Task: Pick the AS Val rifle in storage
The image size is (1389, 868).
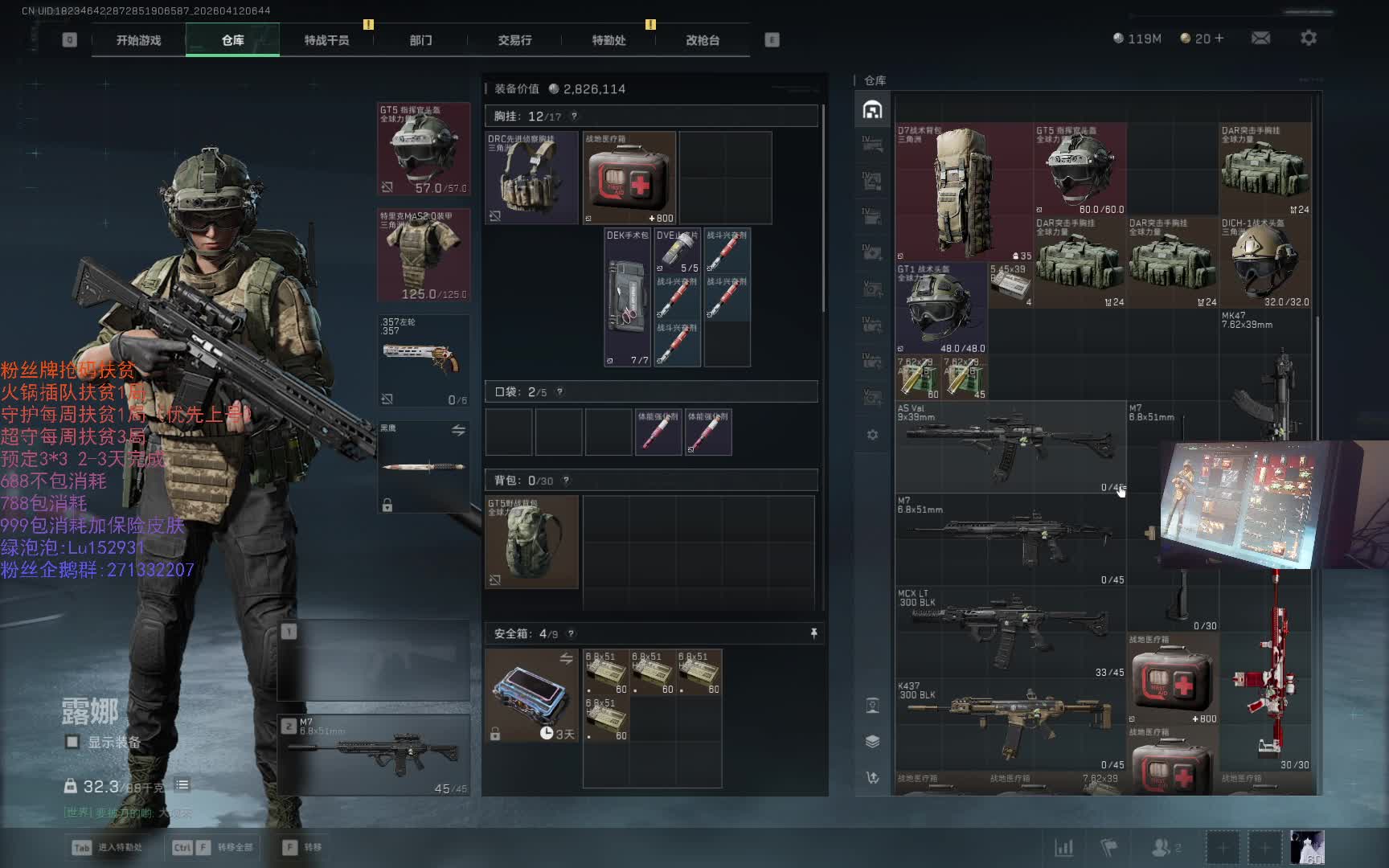Action: (x=1010, y=447)
